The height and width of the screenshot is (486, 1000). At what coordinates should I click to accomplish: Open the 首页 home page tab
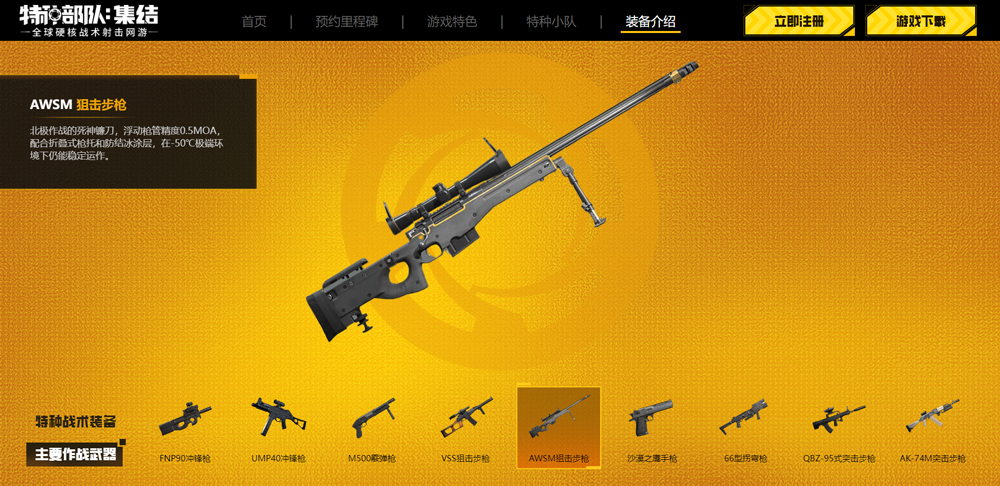[254, 21]
